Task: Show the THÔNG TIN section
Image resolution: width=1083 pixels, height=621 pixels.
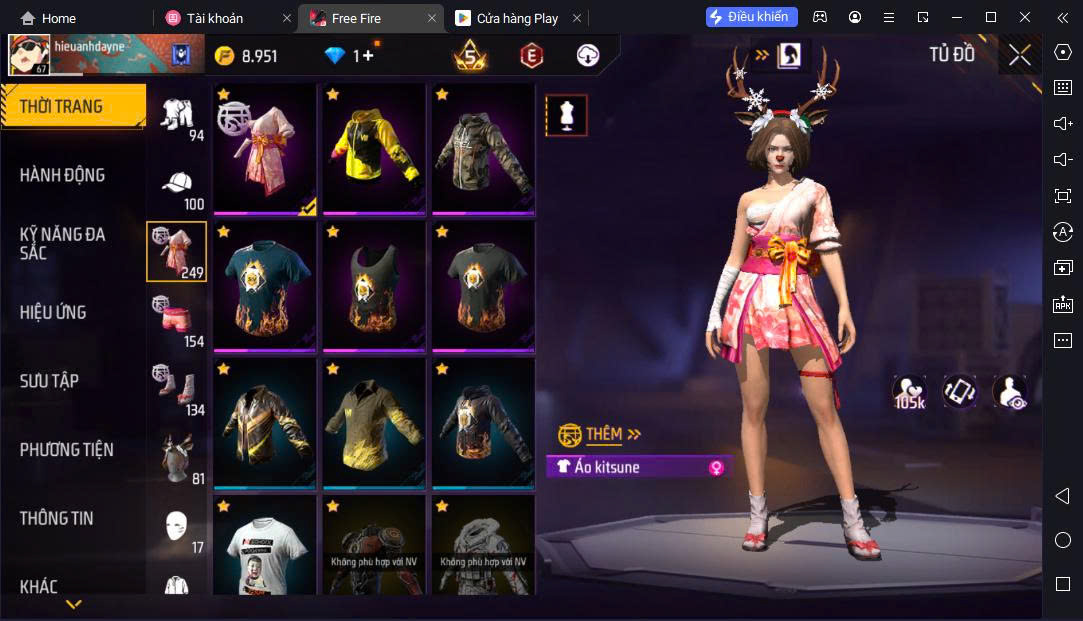Action: tap(57, 518)
